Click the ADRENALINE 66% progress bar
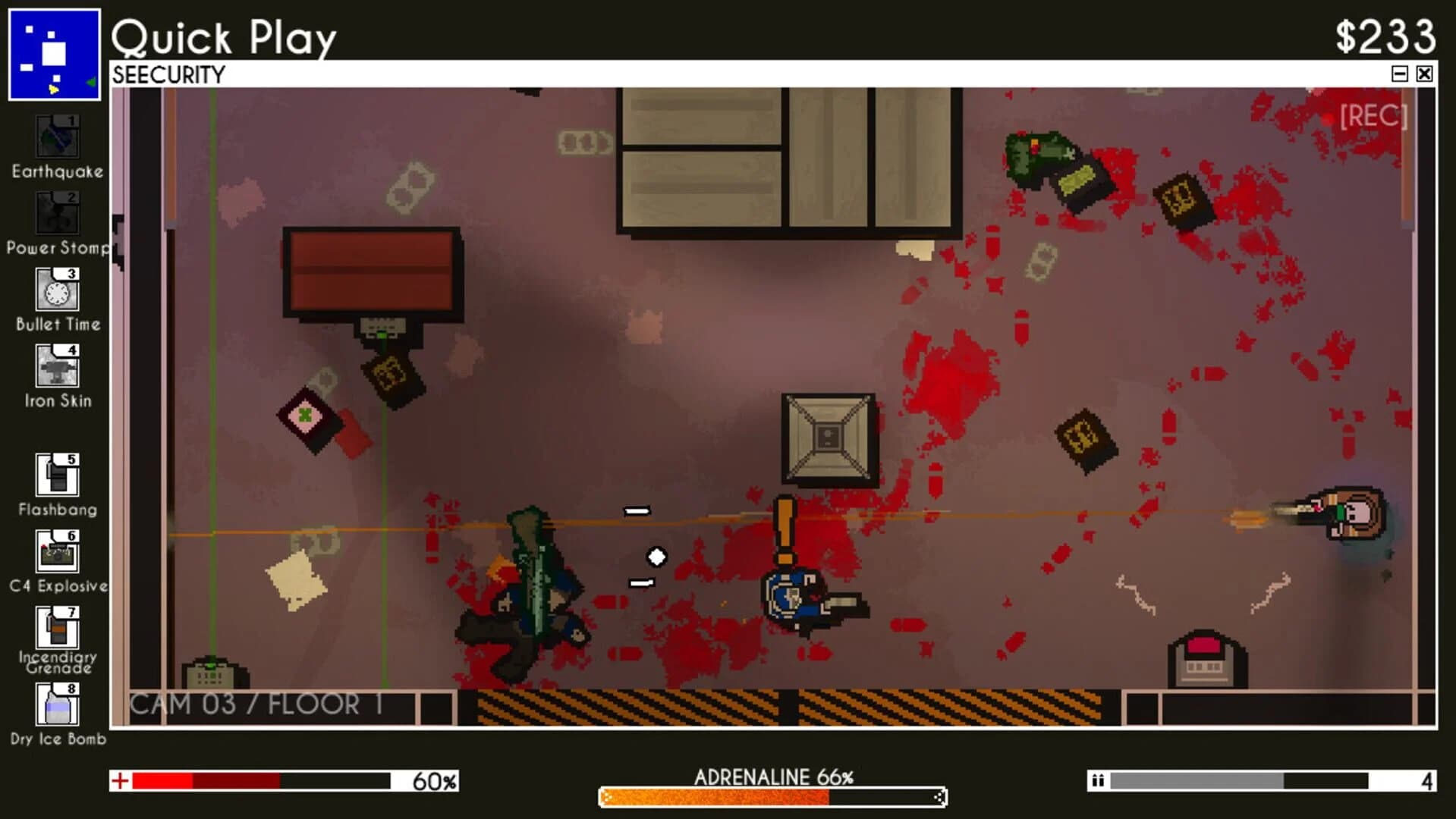The width and height of the screenshot is (1456, 819). (x=772, y=797)
